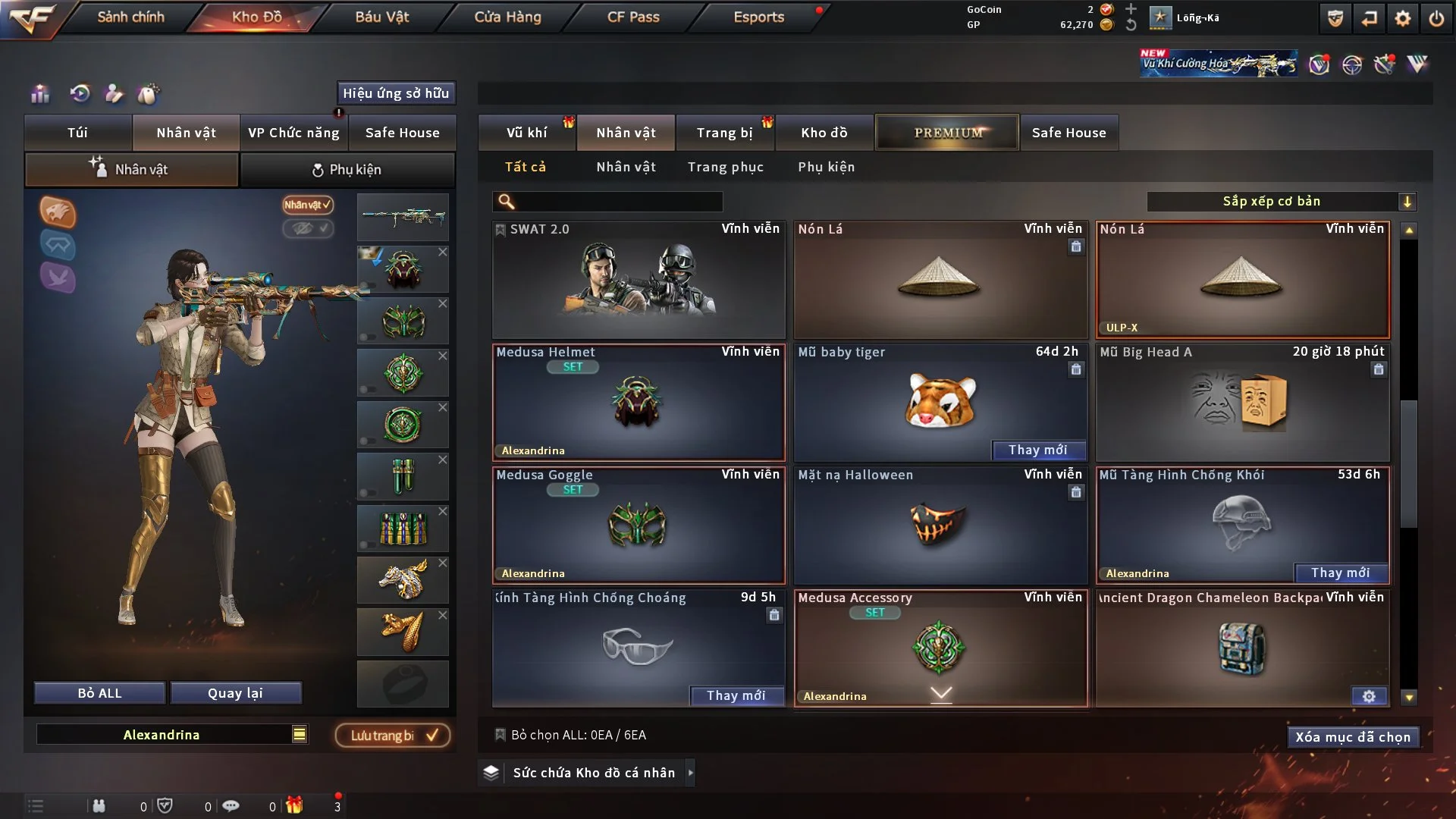Viewport: 1456px width, 819px height.
Task: Save outfit with Lưu trang bị
Action: coord(393,736)
